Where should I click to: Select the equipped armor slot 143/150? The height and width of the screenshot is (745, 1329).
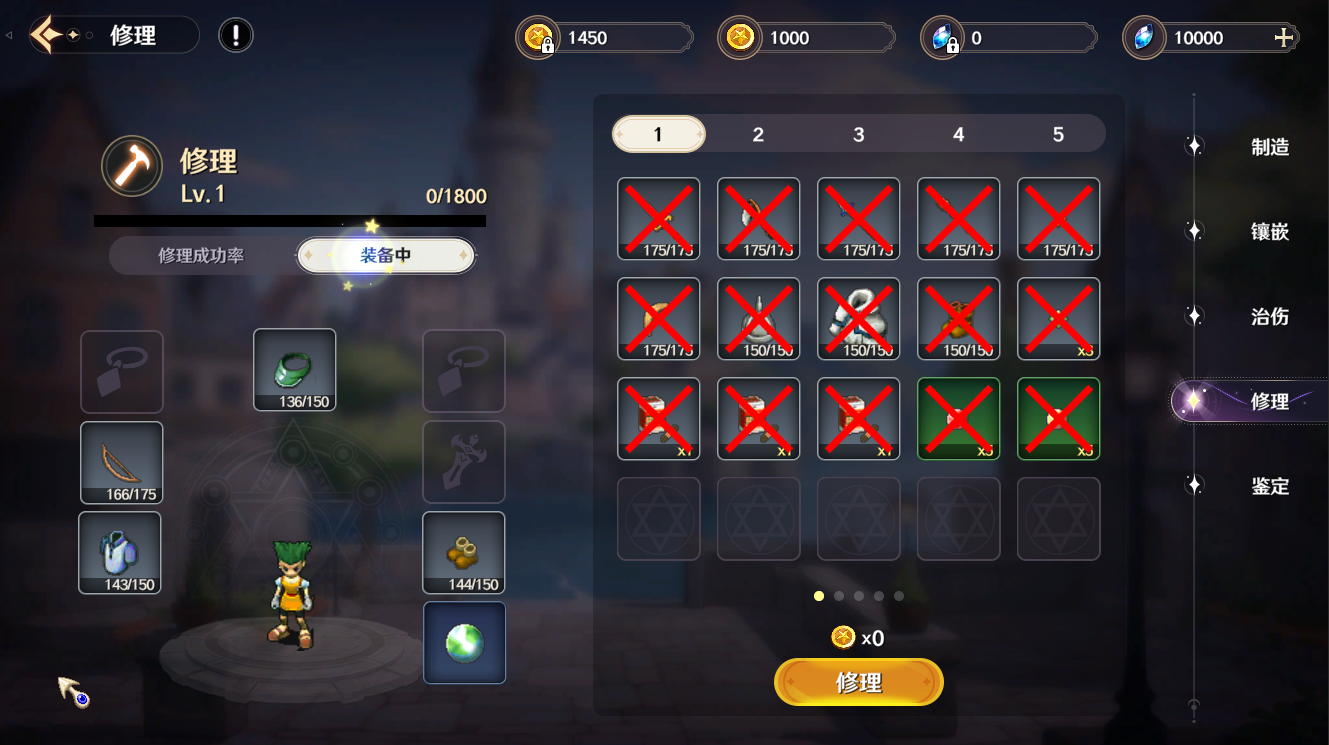[x=120, y=552]
